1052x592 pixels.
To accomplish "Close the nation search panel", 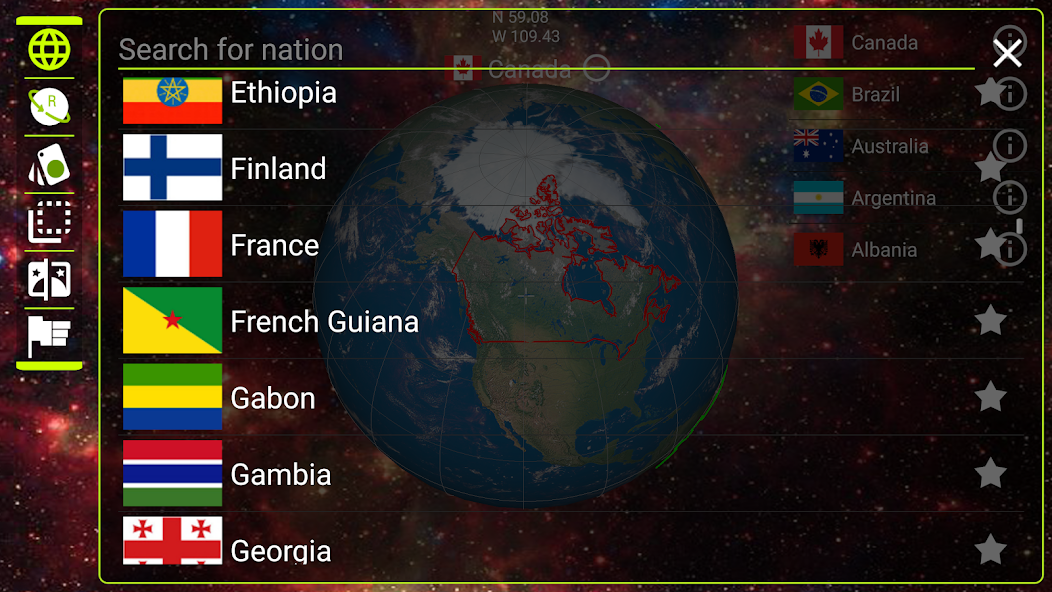I will [x=1007, y=52].
